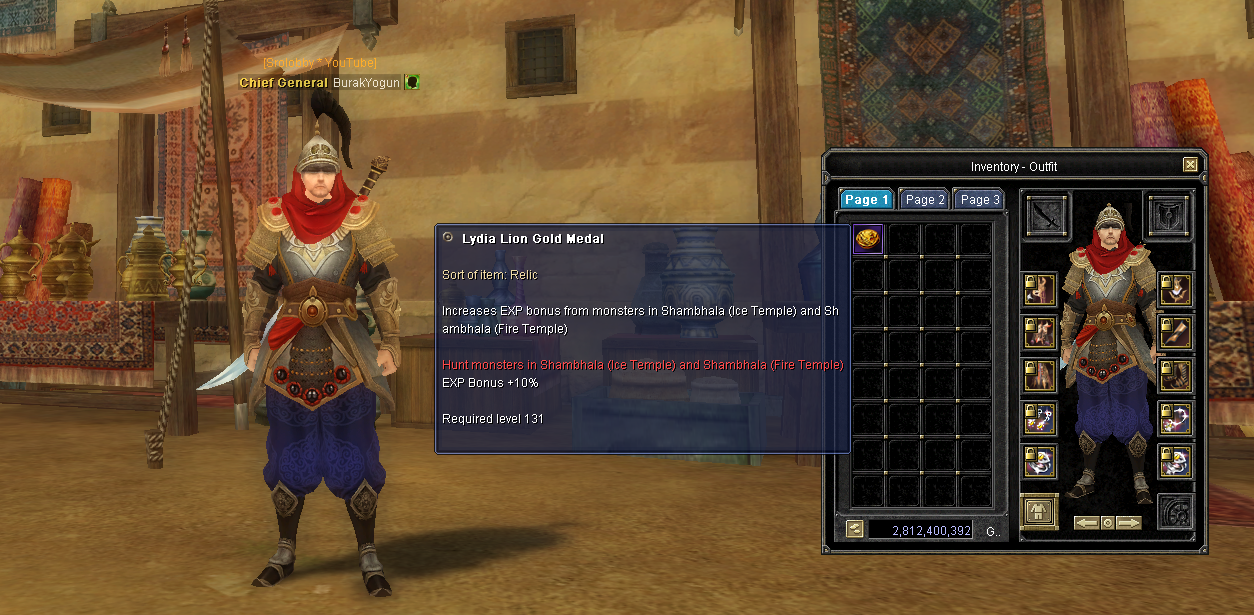Switch to inventory Page 3
The height and width of the screenshot is (615, 1254).
979,200
